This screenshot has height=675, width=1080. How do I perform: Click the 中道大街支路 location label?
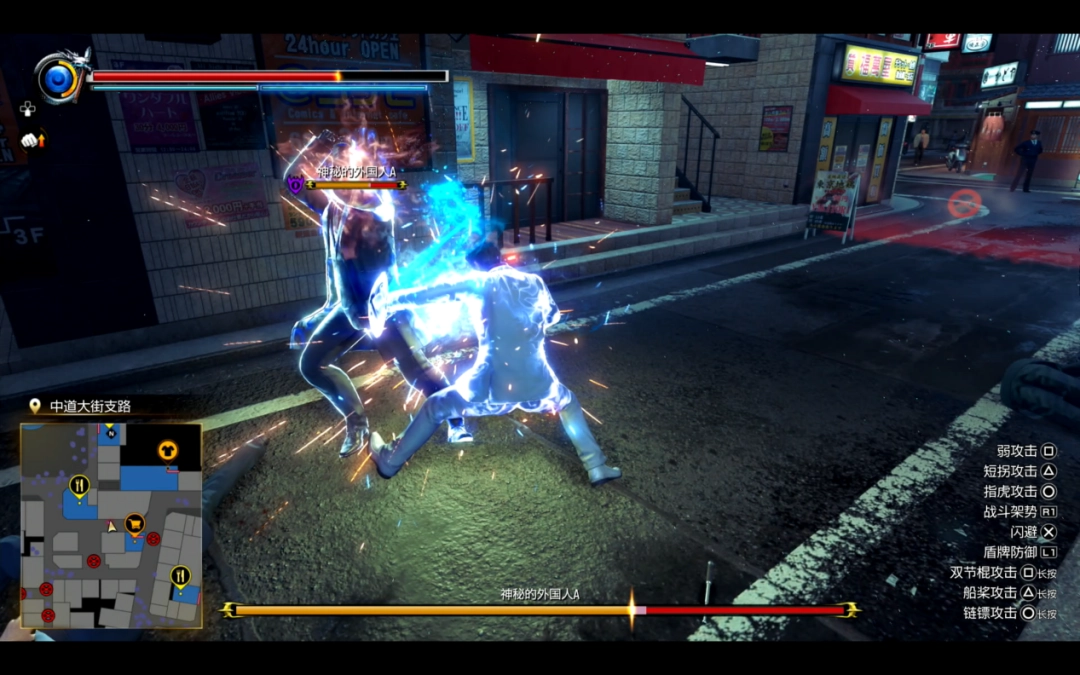90,406
